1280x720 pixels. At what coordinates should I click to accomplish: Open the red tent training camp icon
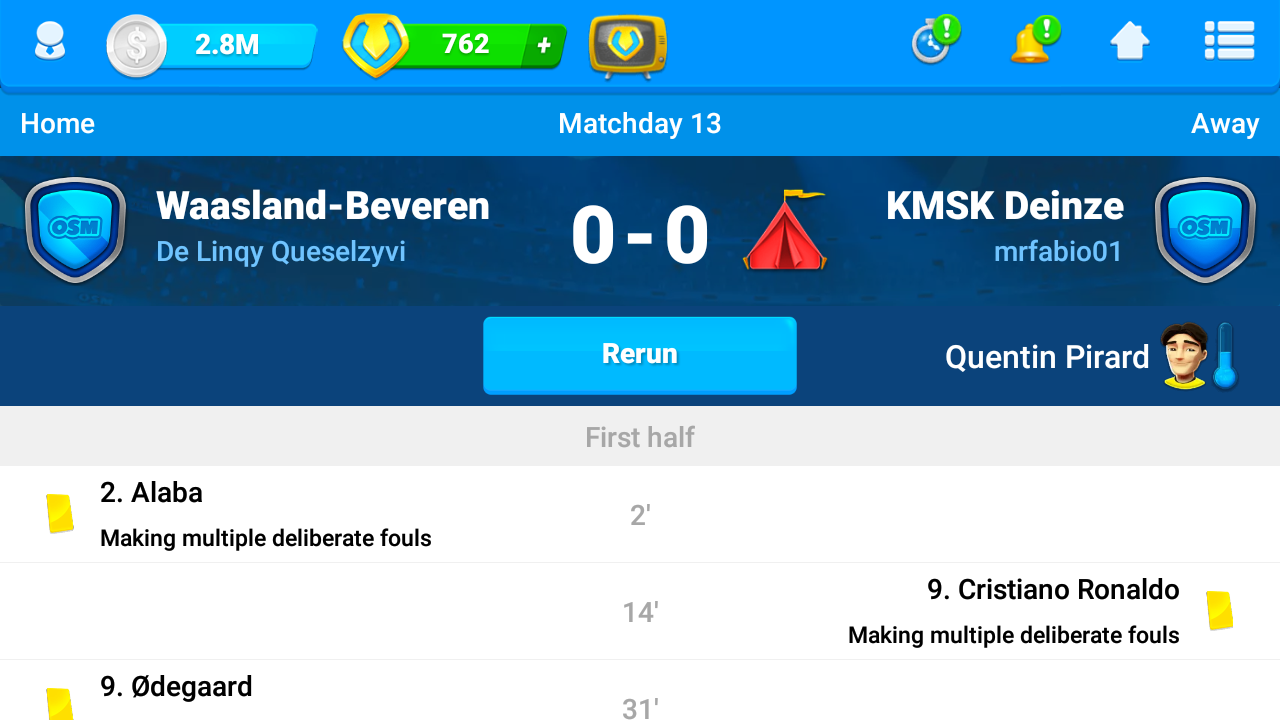pos(785,231)
